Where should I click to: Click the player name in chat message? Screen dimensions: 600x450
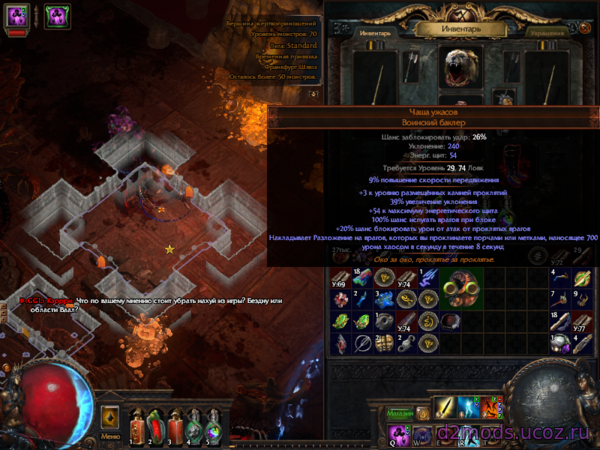coord(44,298)
